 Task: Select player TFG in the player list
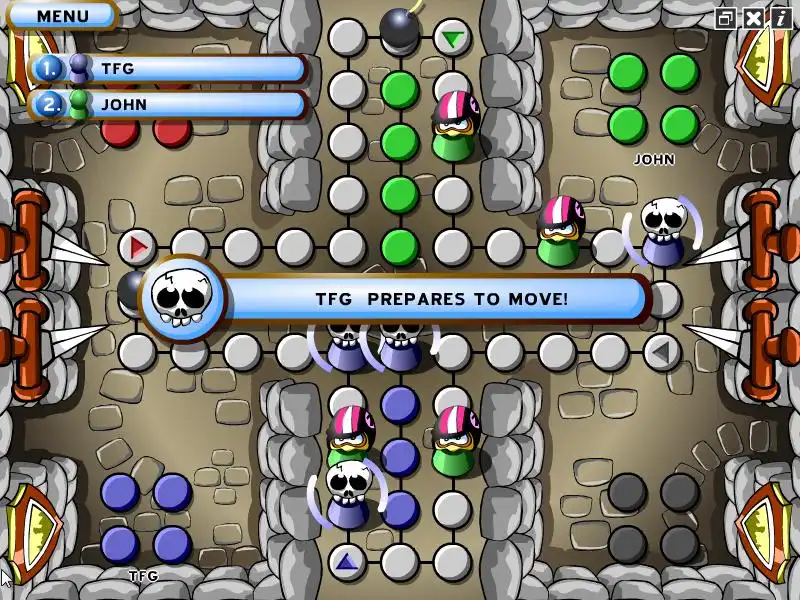(168, 69)
